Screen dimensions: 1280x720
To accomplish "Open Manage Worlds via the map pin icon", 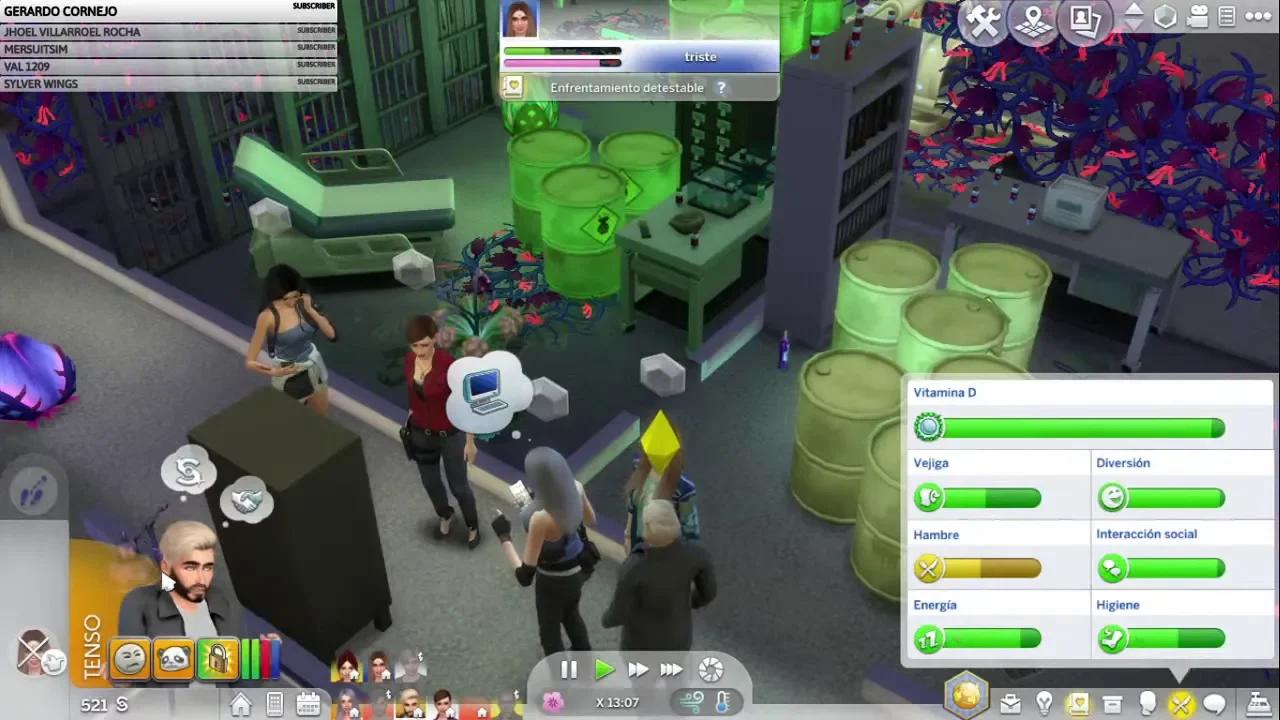I will click(x=1034, y=22).
